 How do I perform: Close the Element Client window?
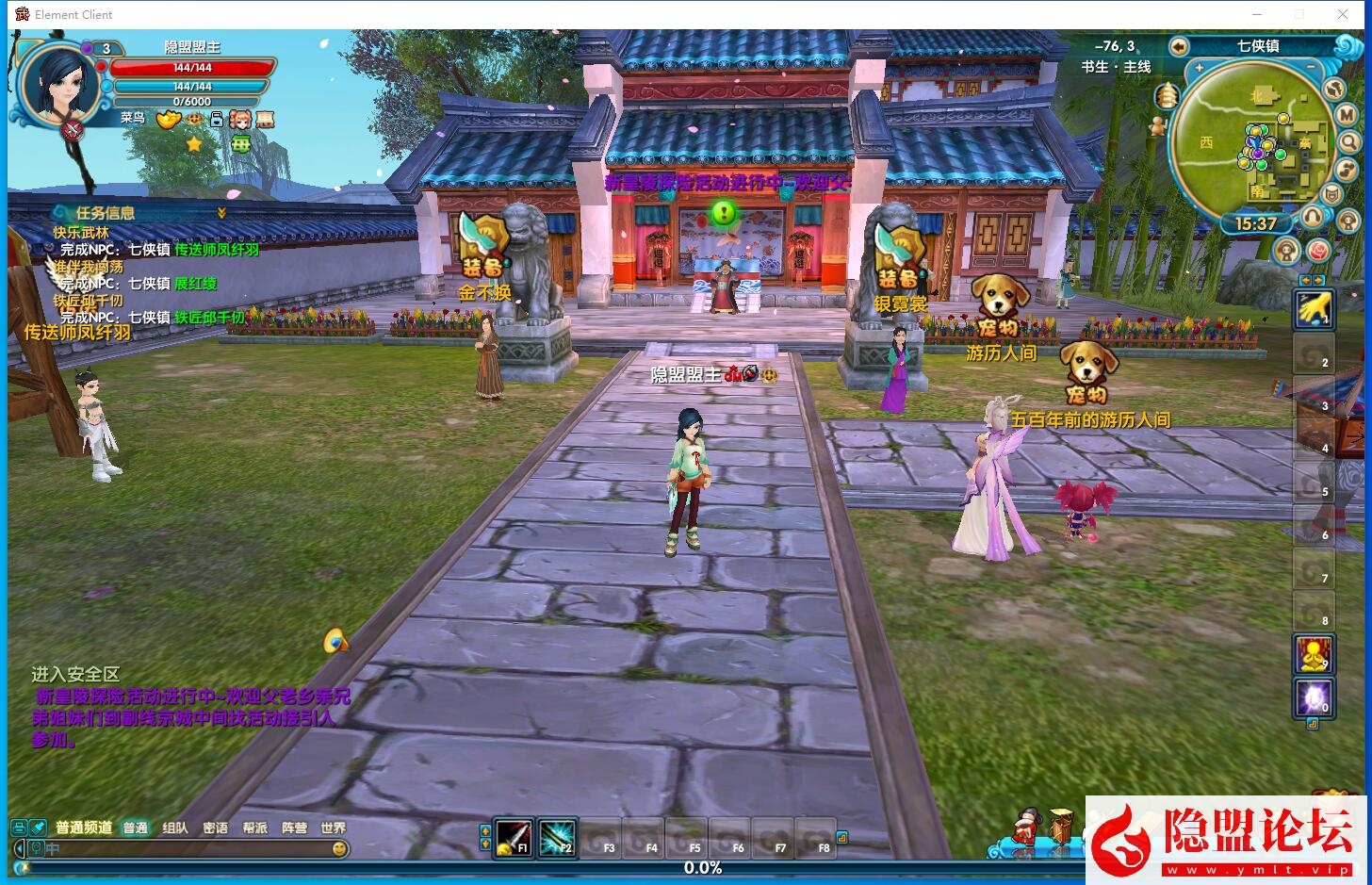(1343, 14)
